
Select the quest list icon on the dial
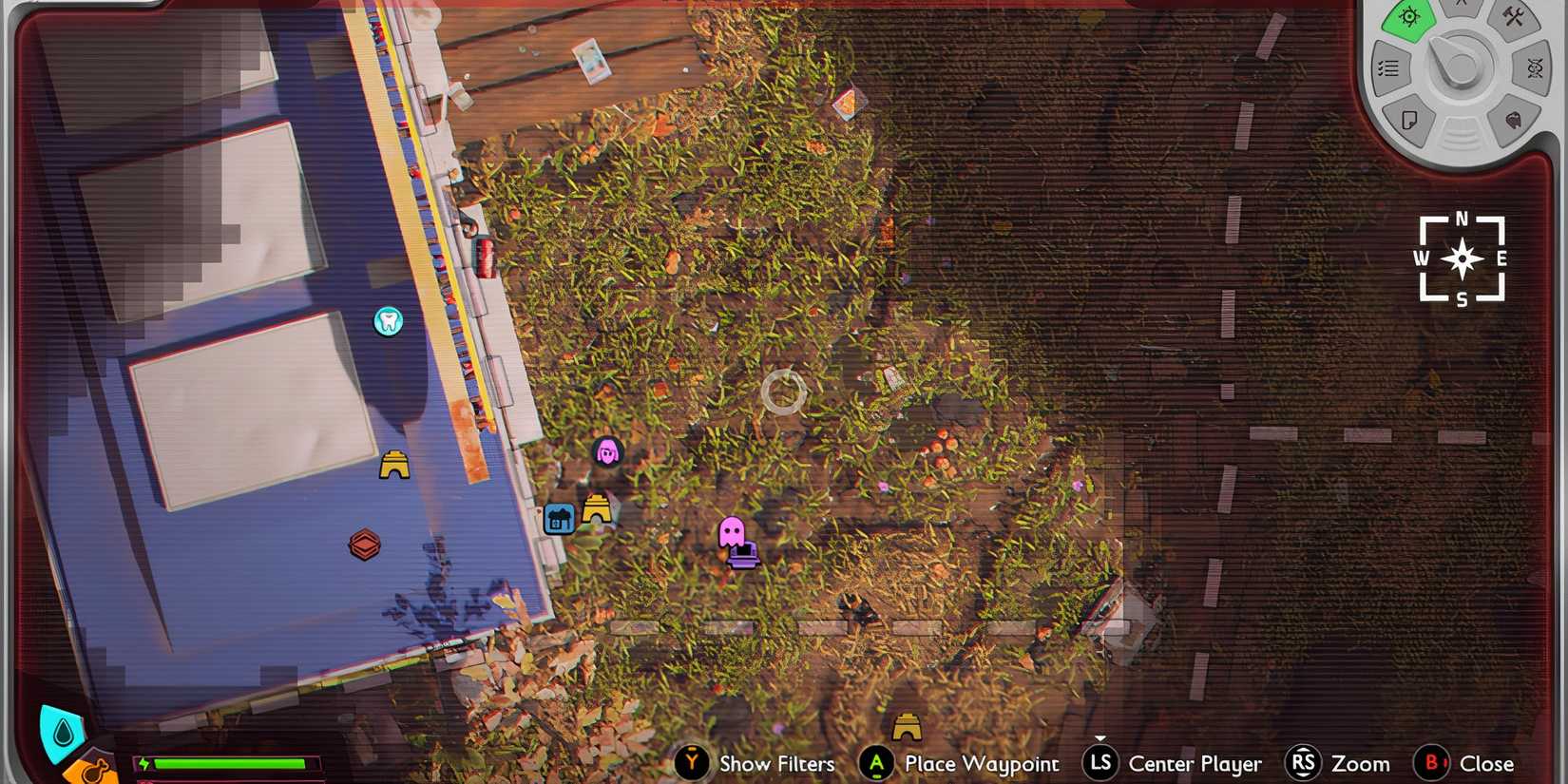point(1388,67)
